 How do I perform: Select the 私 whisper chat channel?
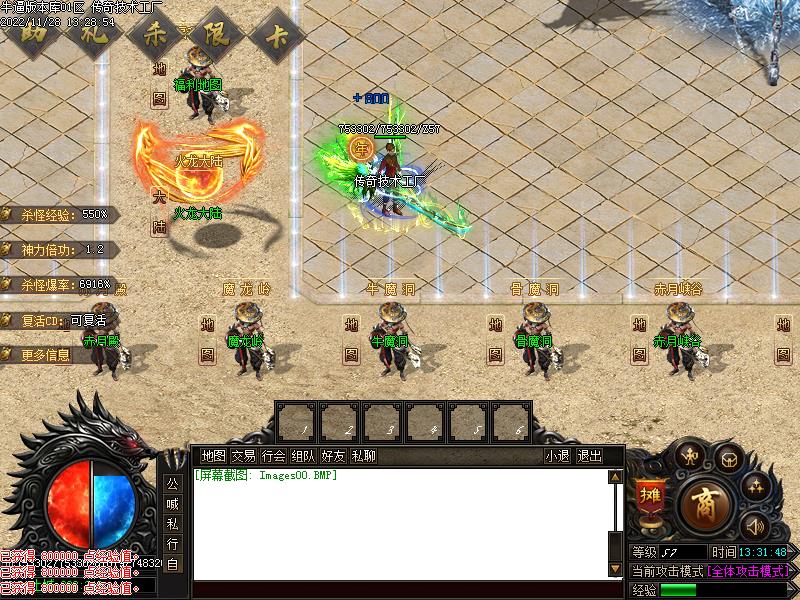coord(173,524)
